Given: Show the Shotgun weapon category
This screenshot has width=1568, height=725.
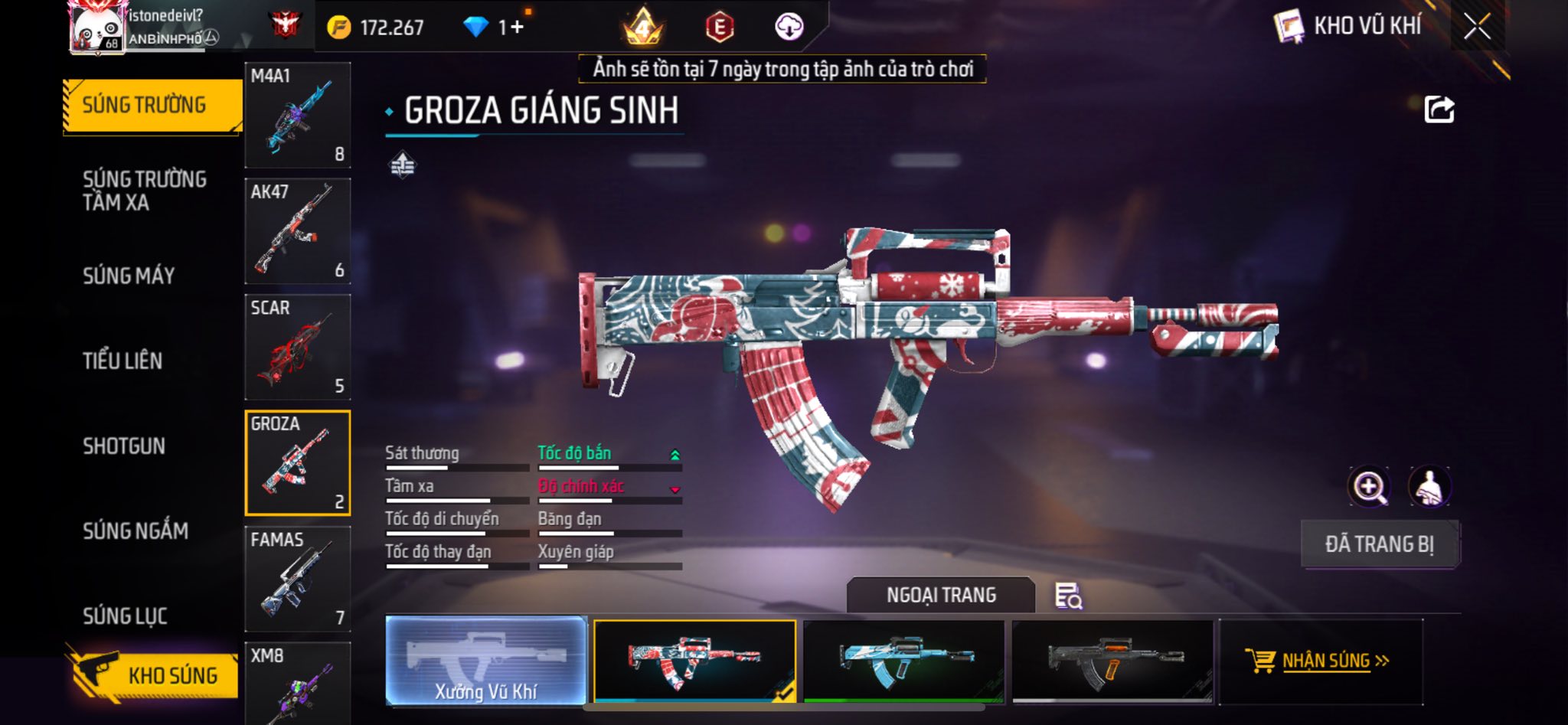Looking at the screenshot, I should coord(124,446).
